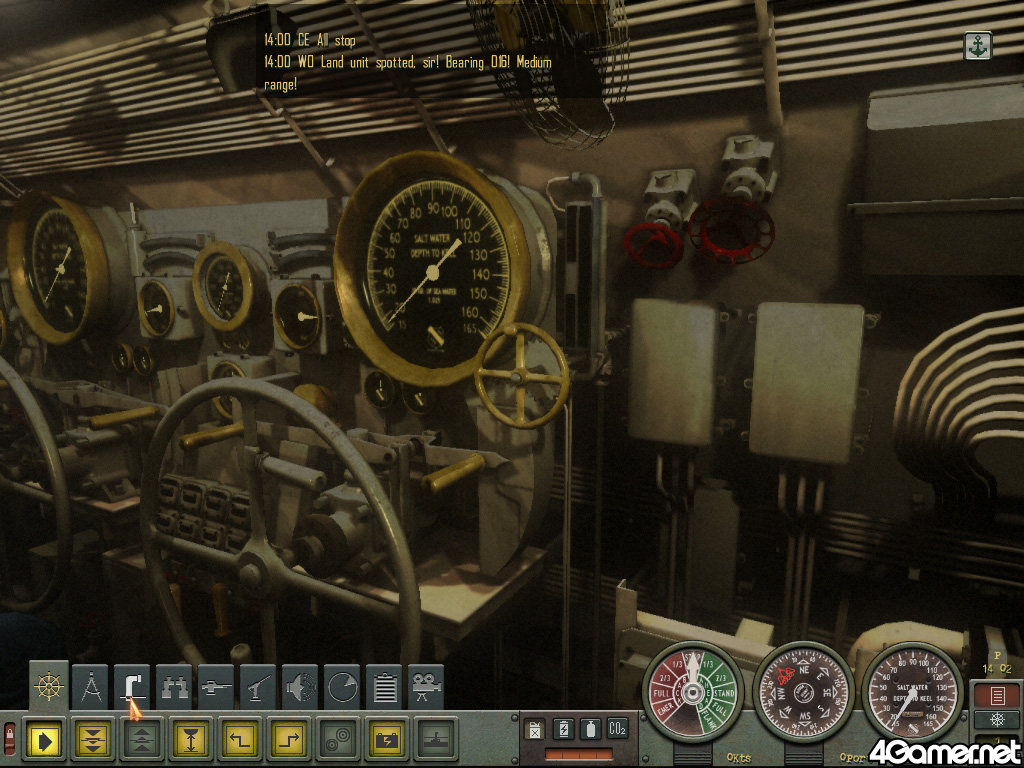
Task: Open the helm wheel command station
Action: pyautogui.click(x=48, y=687)
